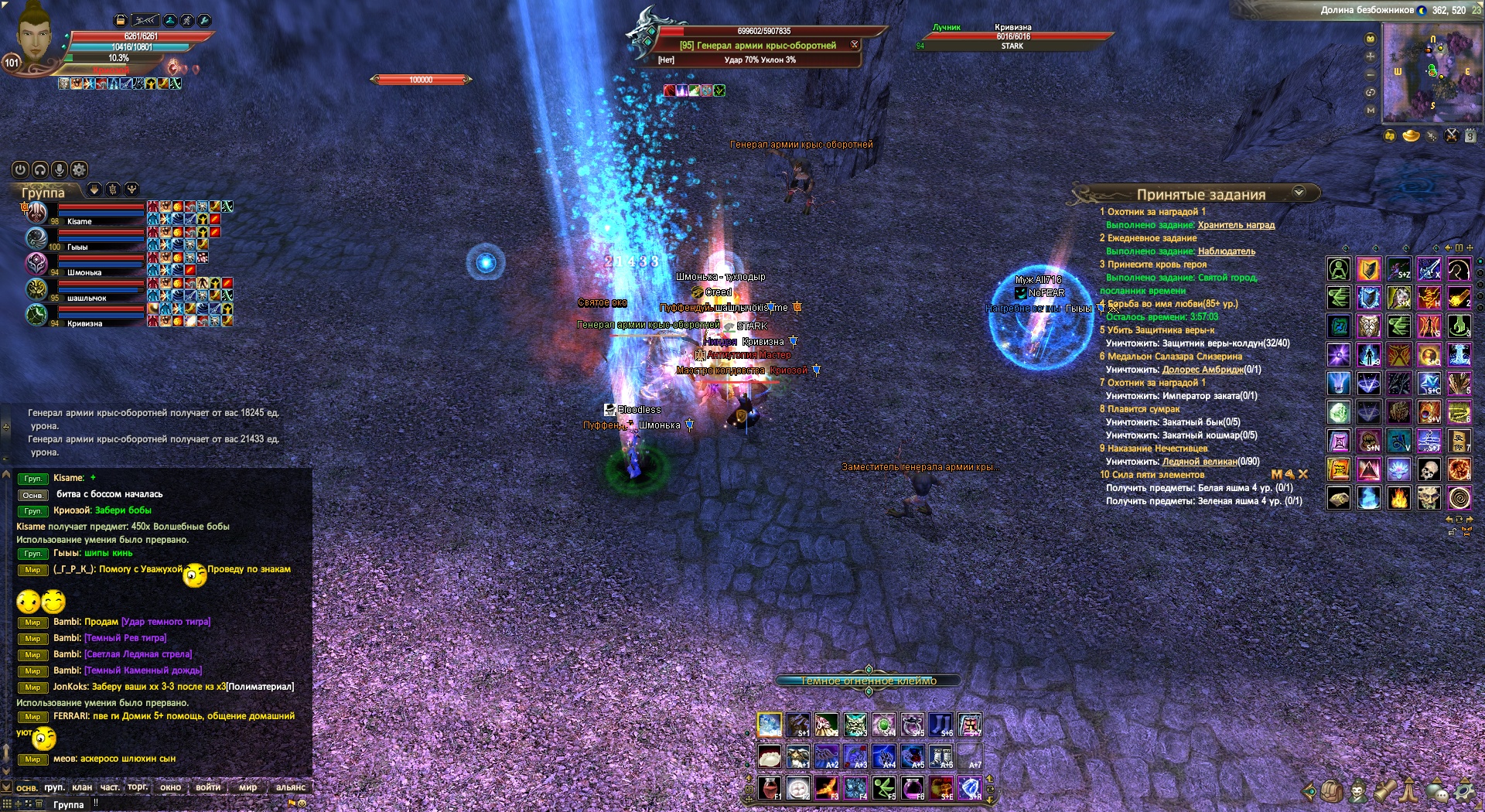Image resolution: width=1485 pixels, height=812 pixels.
Task: Activate the fire phoenix skill on F3
Action: [826, 788]
